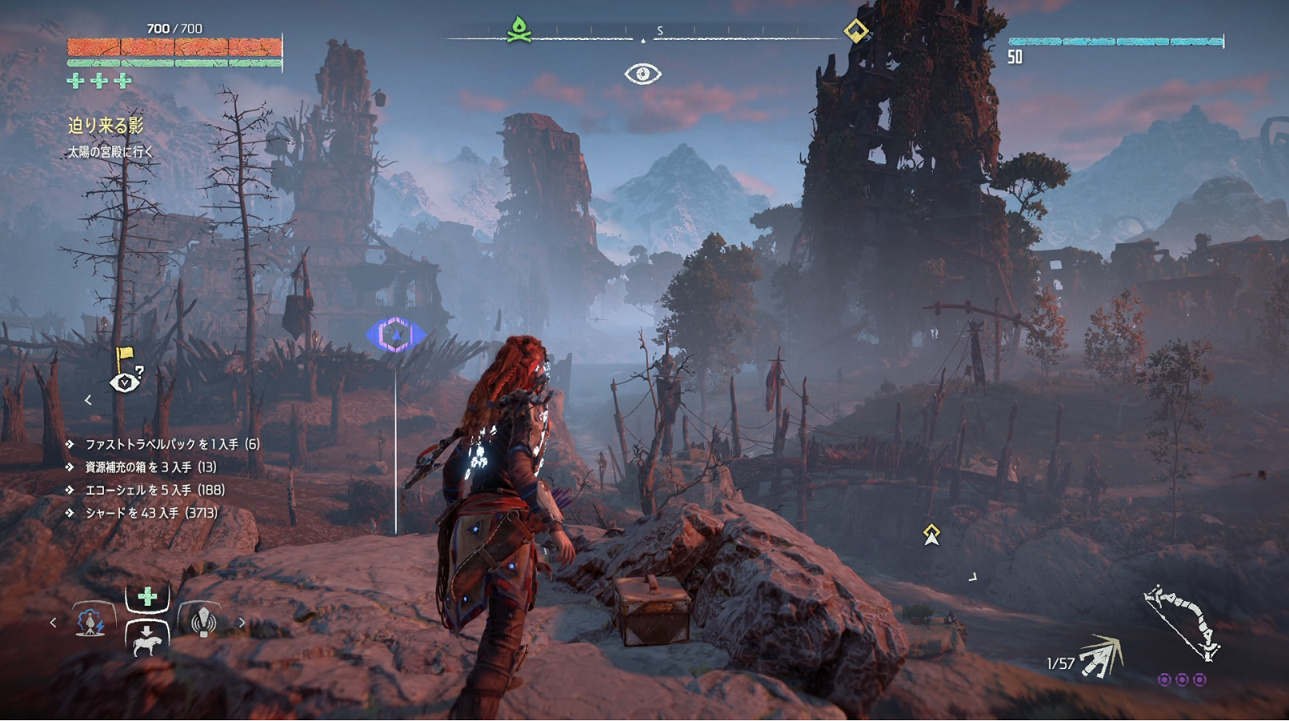Select the シャードを43入手 pickup entry
This screenshot has height=721, width=1289.
[x=150, y=513]
